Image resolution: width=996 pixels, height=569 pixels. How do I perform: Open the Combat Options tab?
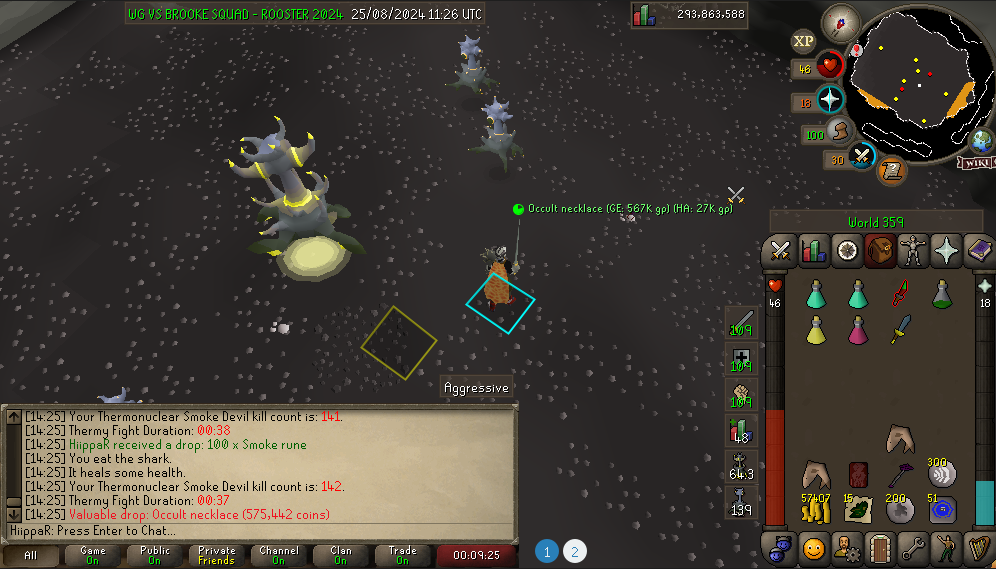[x=781, y=251]
